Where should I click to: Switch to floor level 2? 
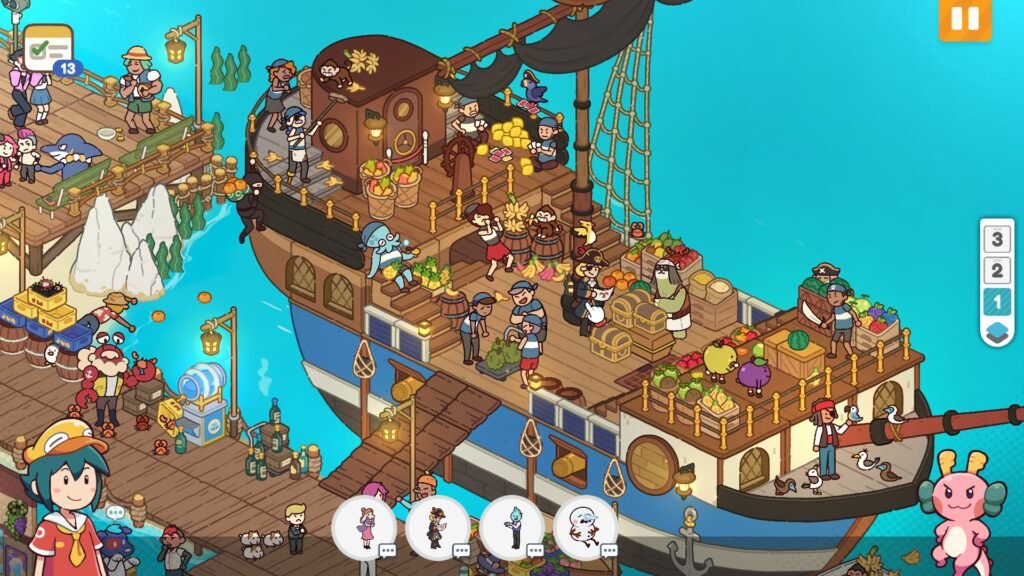pyautogui.click(x=996, y=270)
